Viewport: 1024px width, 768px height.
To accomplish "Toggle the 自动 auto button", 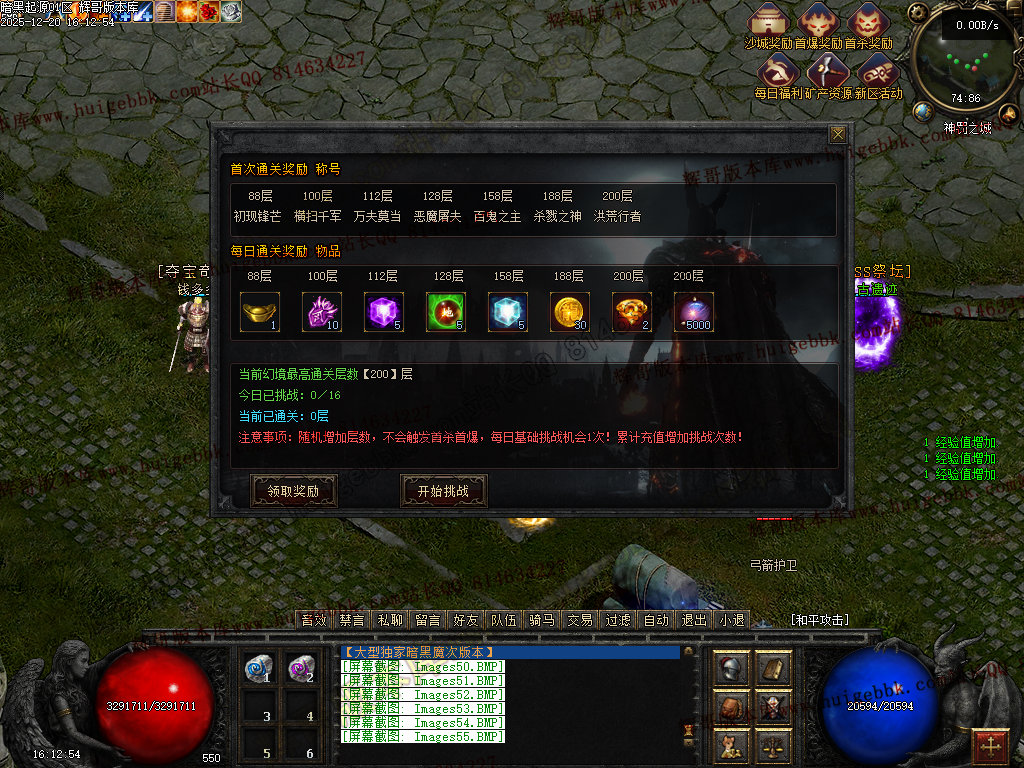I will click(656, 620).
